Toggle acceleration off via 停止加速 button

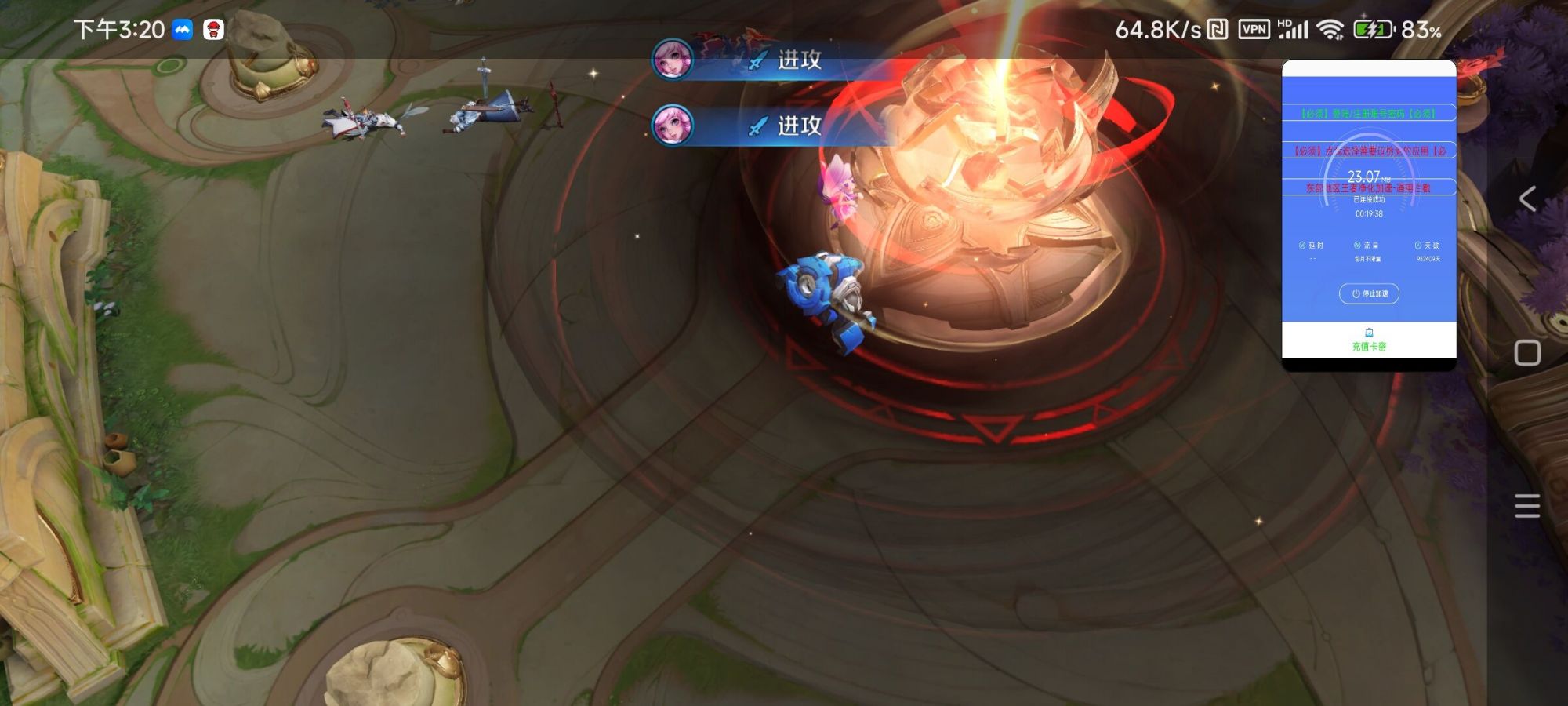(x=1368, y=293)
